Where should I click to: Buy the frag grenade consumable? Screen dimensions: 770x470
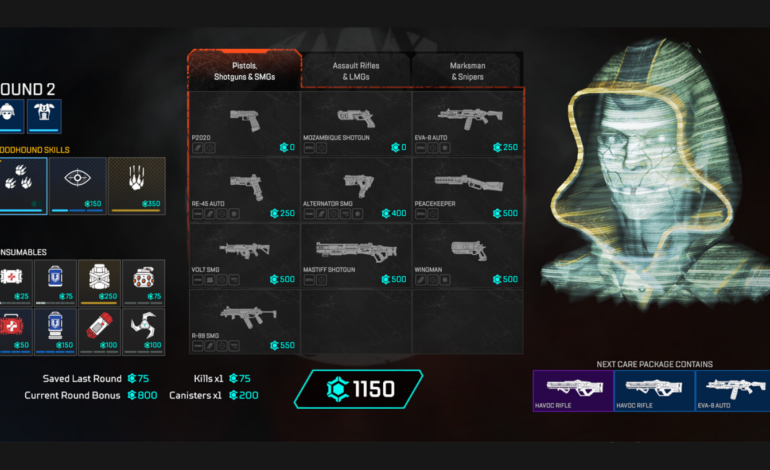pyautogui.click(x=144, y=282)
